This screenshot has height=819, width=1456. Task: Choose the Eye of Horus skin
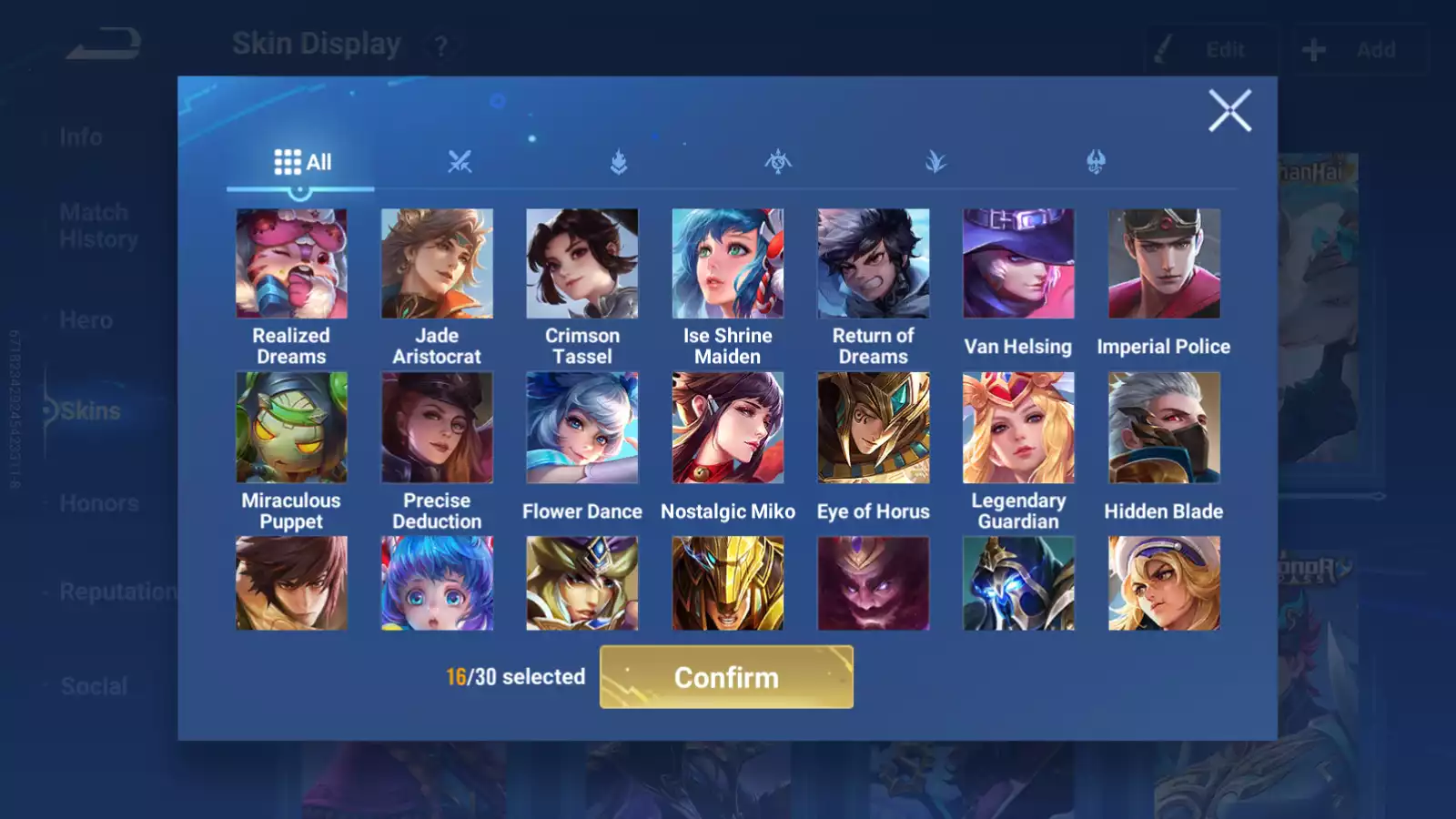pos(874,428)
